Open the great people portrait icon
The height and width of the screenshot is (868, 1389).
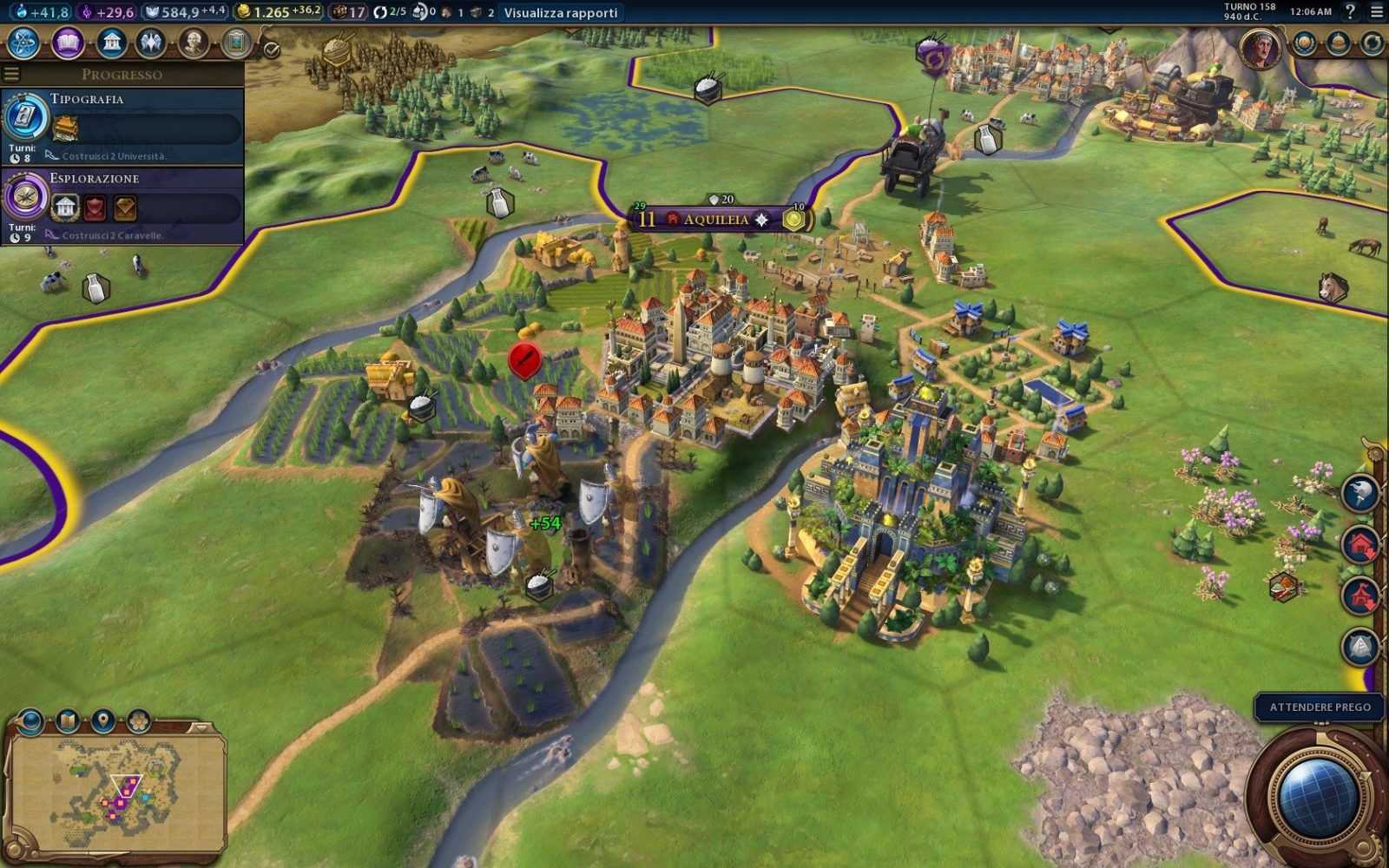[194, 43]
